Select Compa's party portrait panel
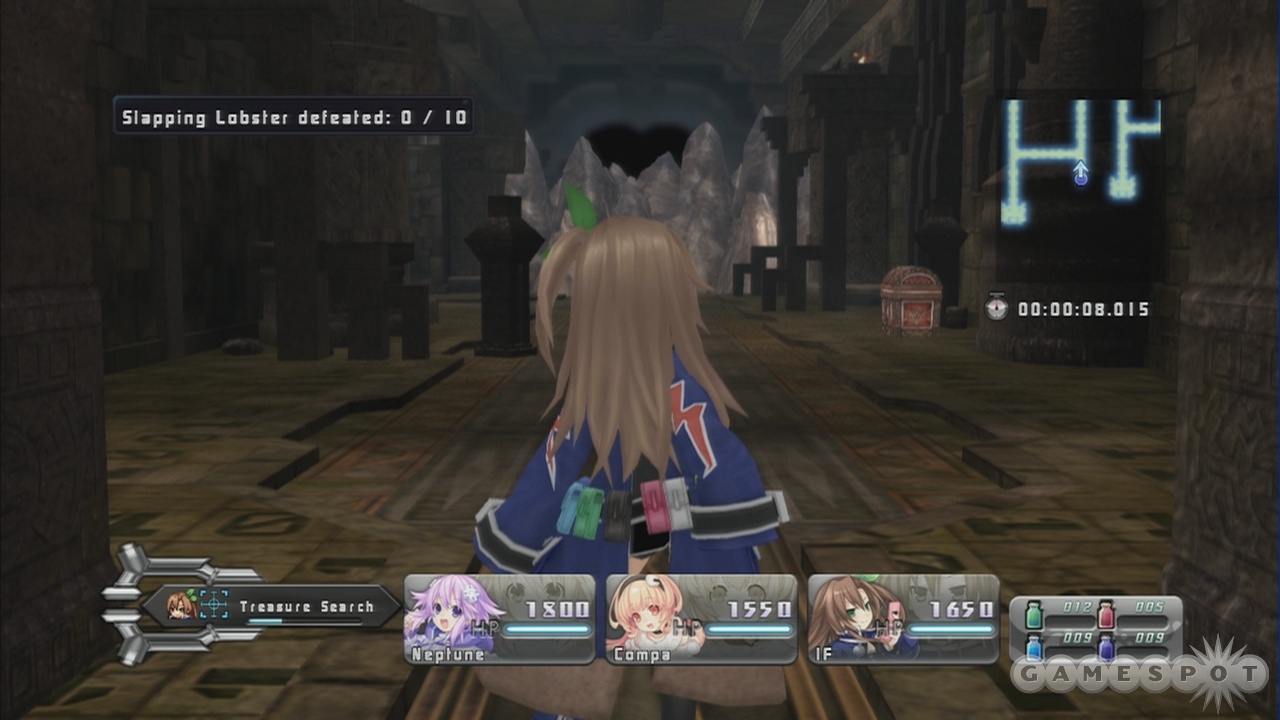Image resolution: width=1280 pixels, height=720 pixels. point(701,619)
